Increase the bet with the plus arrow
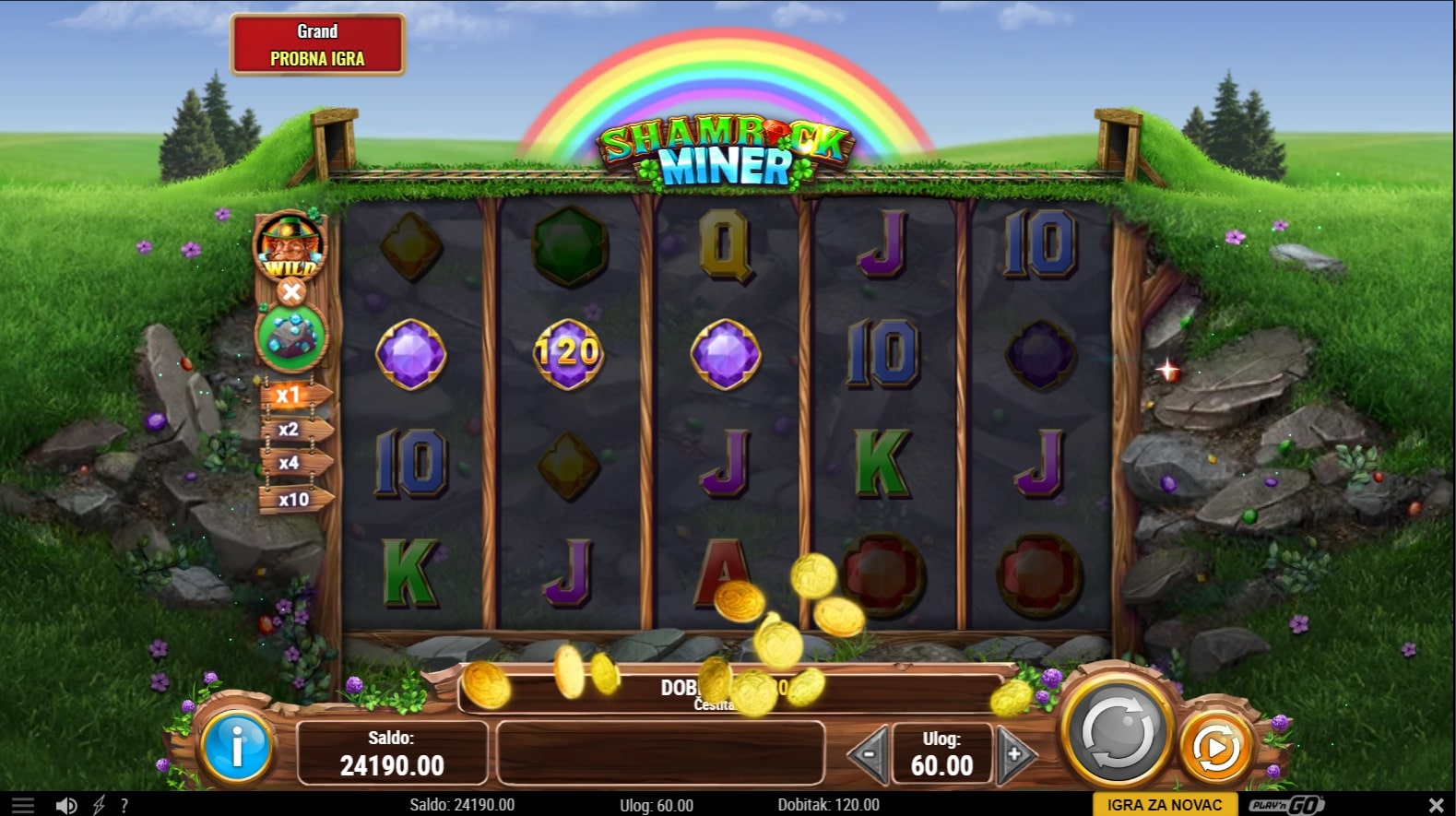The image size is (1456, 816). pyautogui.click(x=1015, y=753)
